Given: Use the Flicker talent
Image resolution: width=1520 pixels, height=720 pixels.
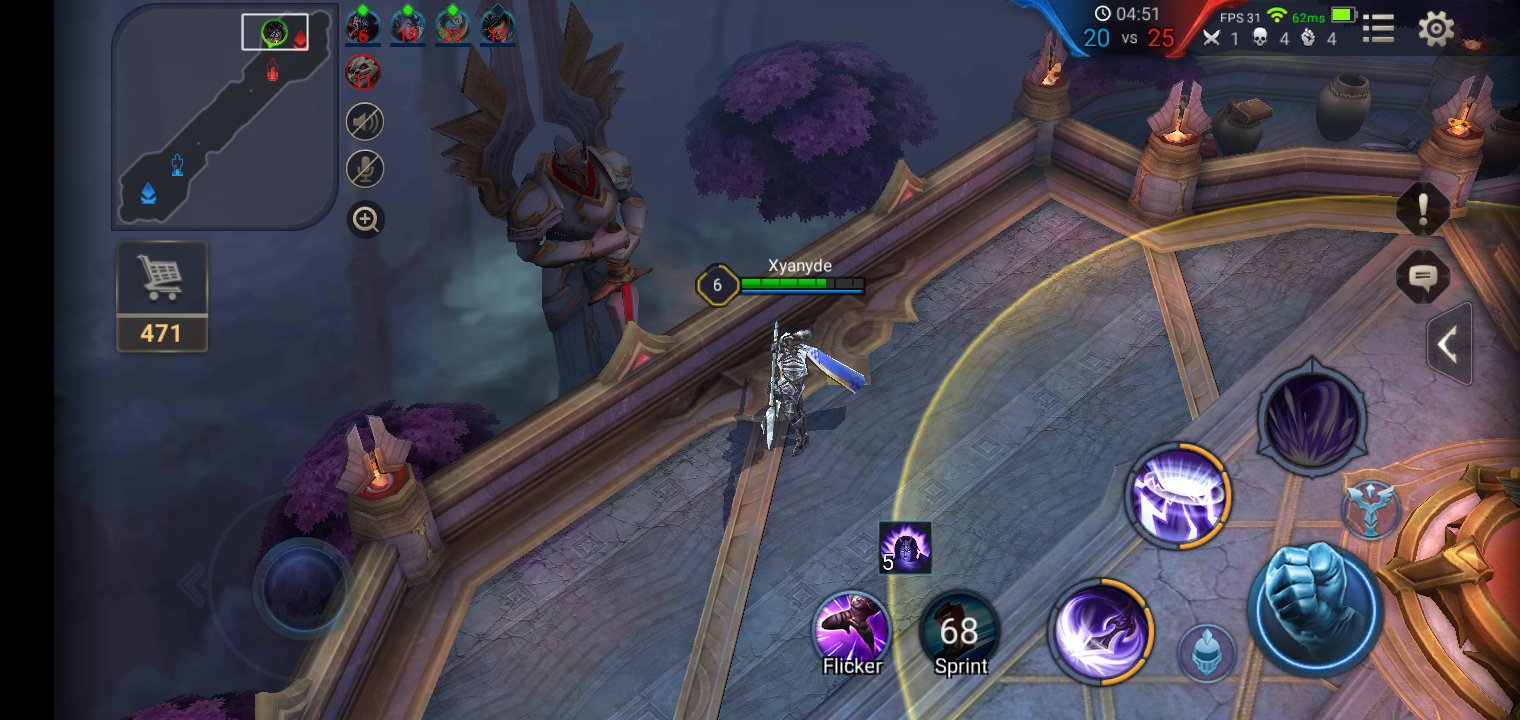Looking at the screenshot, I should (x=852, y=632).
